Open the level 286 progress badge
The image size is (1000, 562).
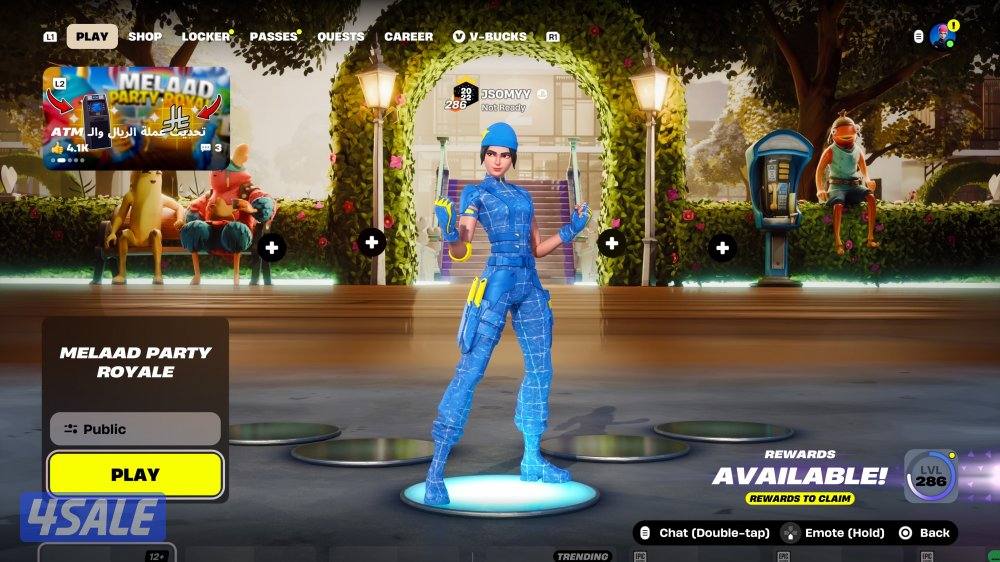[x=931, y=476]
